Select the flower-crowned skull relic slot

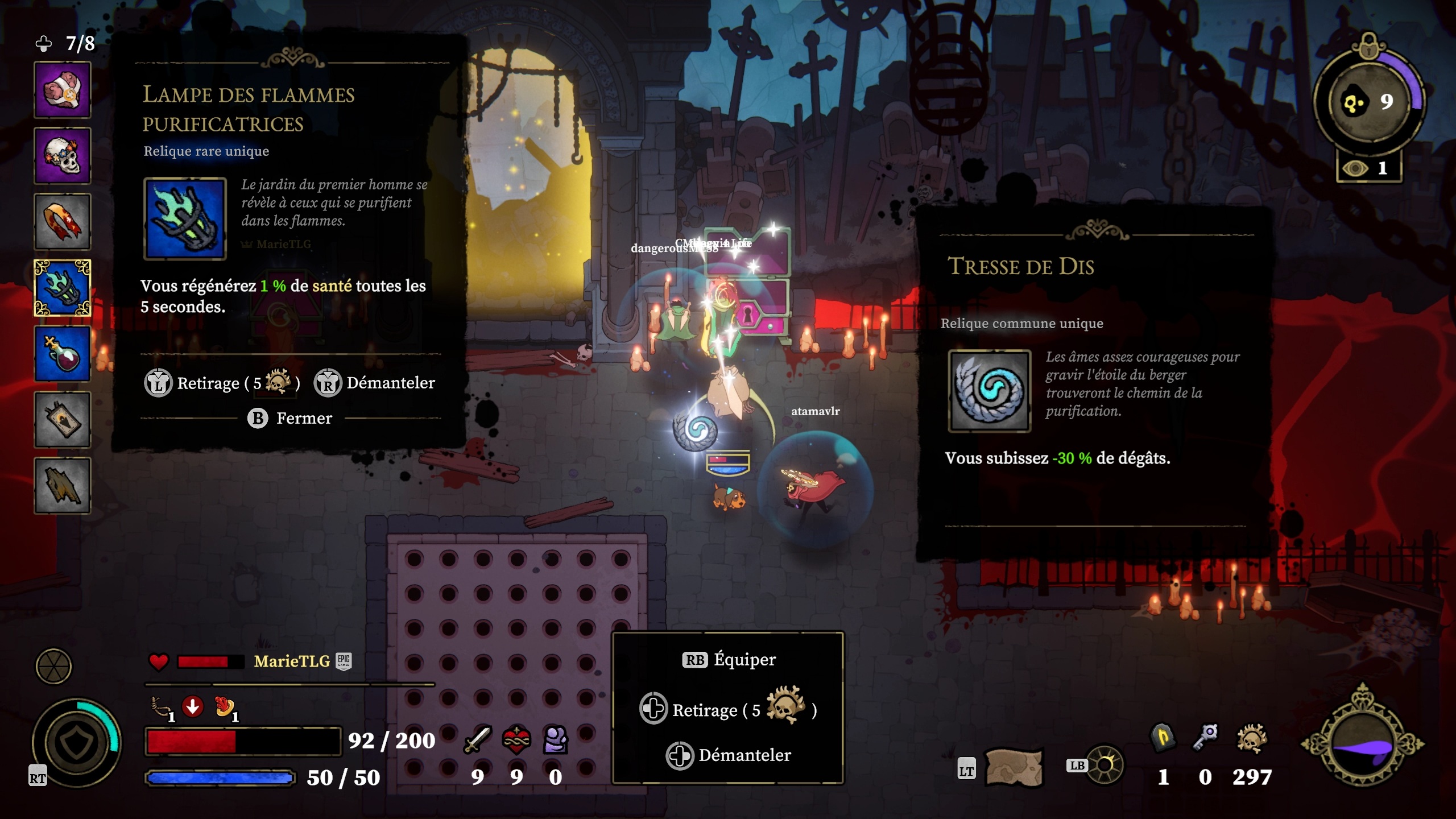pyautogui.click(x=63, y=156)
